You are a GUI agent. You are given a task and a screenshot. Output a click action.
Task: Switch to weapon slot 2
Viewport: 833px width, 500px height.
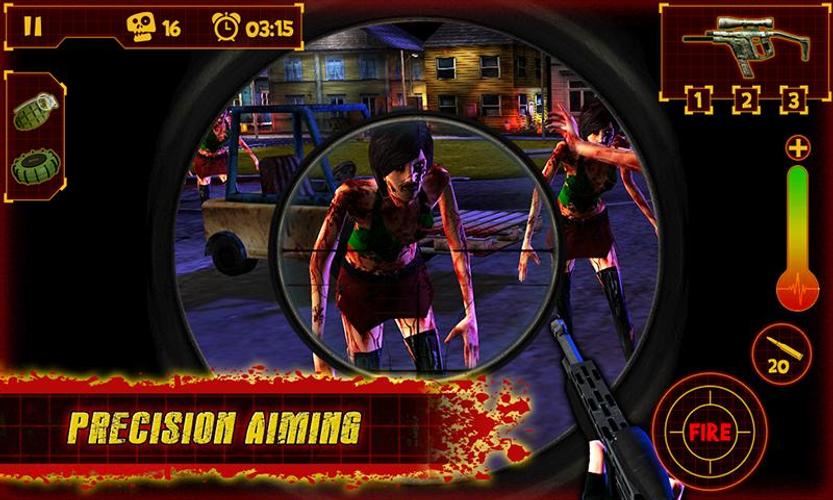tap(746, 99)
